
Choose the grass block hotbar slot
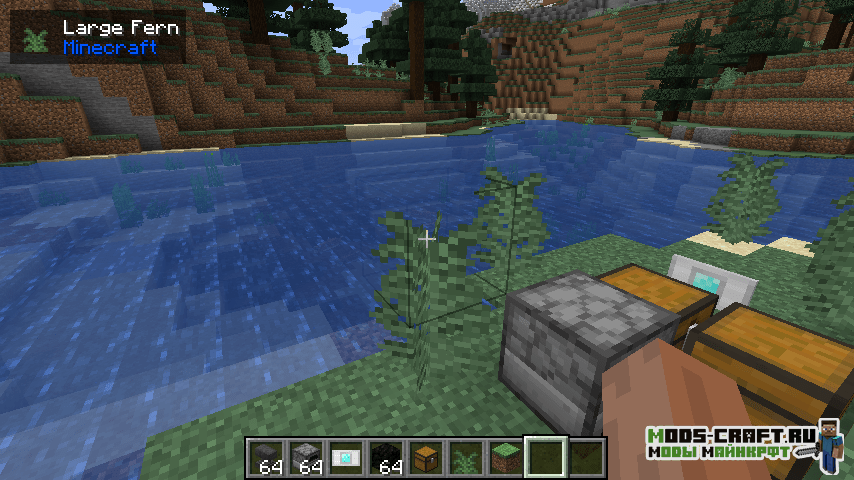pos(505,457)
